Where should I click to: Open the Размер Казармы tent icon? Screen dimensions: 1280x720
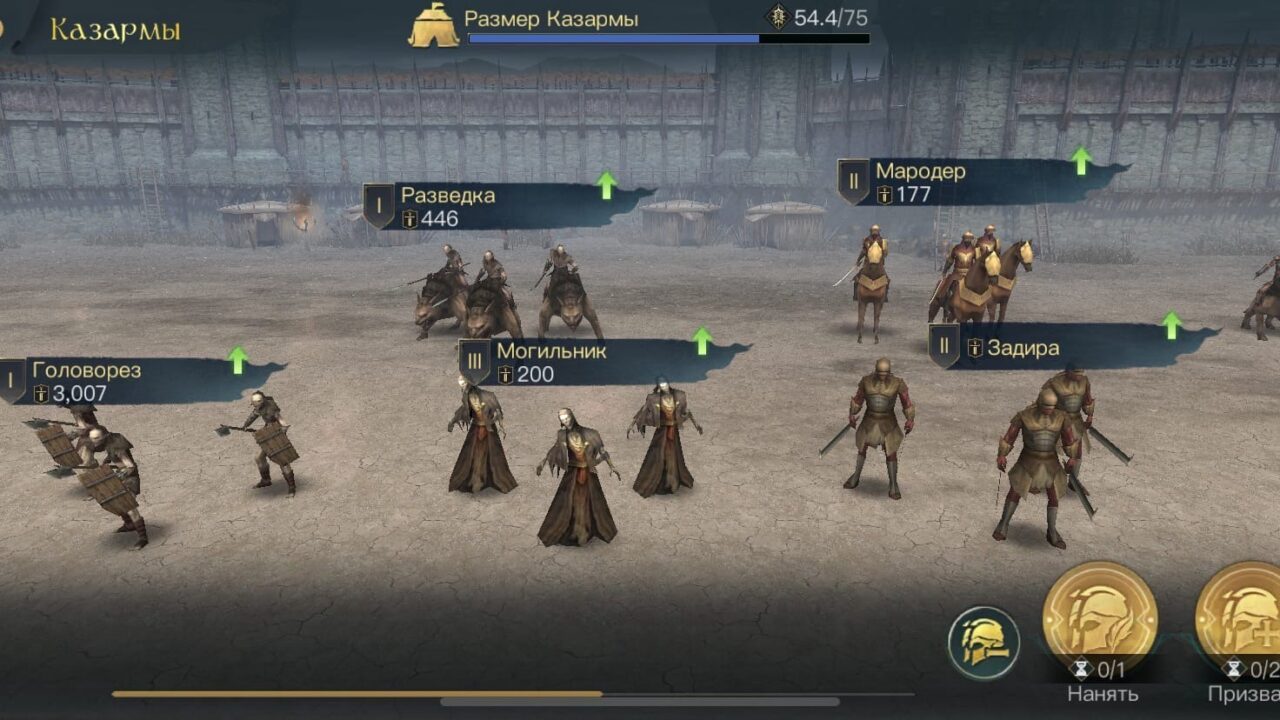coord(434,24)
